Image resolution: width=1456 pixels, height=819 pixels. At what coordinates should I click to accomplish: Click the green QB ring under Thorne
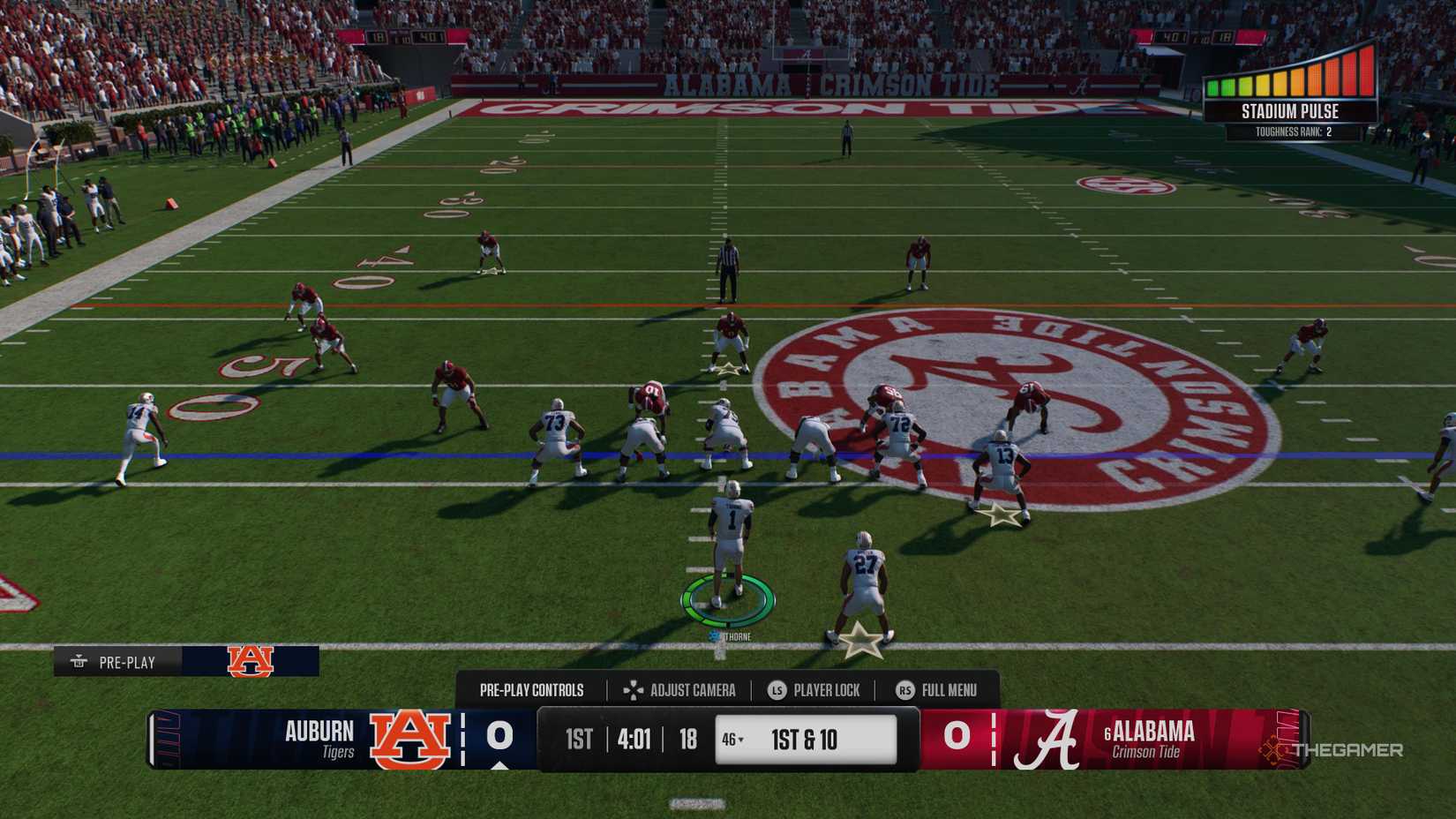(x=725, y=598)
